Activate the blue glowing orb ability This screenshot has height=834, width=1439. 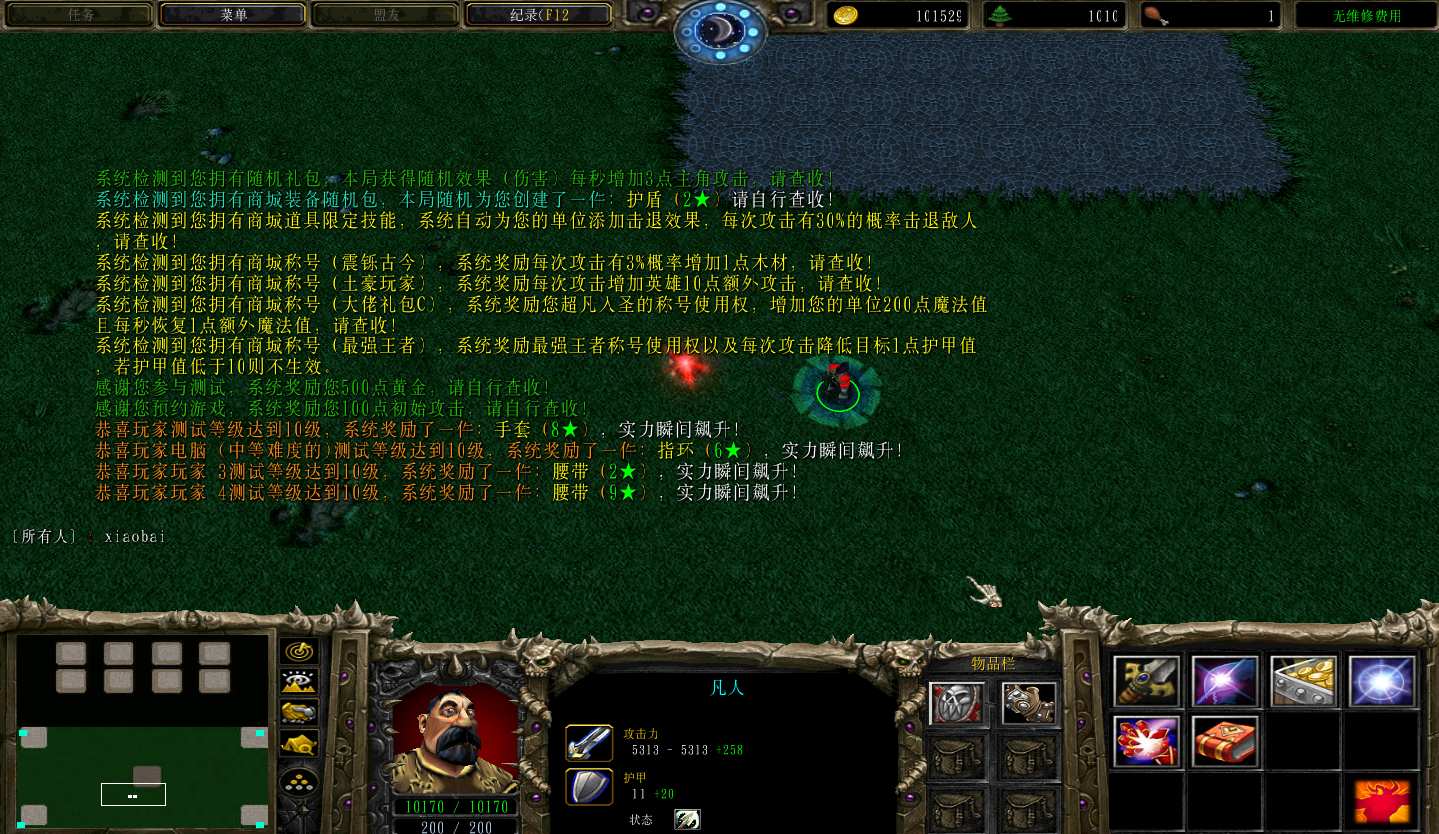coord(1382,681)
